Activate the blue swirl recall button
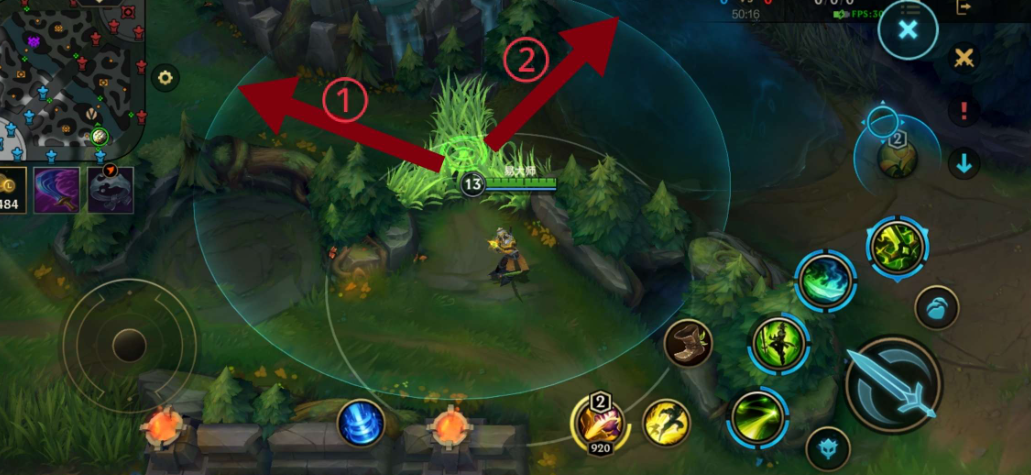 (361, 422)
